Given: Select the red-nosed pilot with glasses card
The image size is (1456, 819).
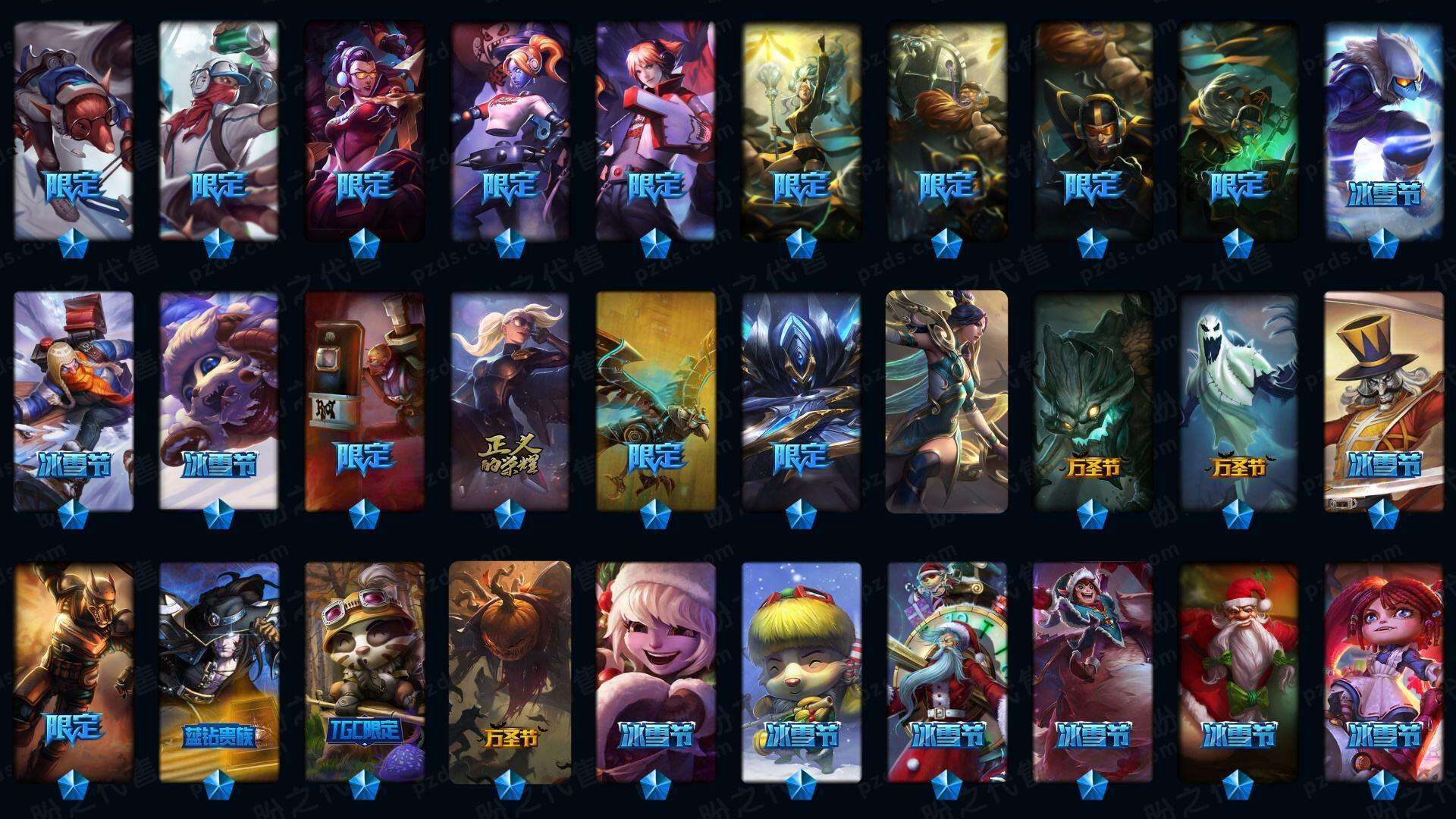Looking at the screenshot, I should pos(74,129).
